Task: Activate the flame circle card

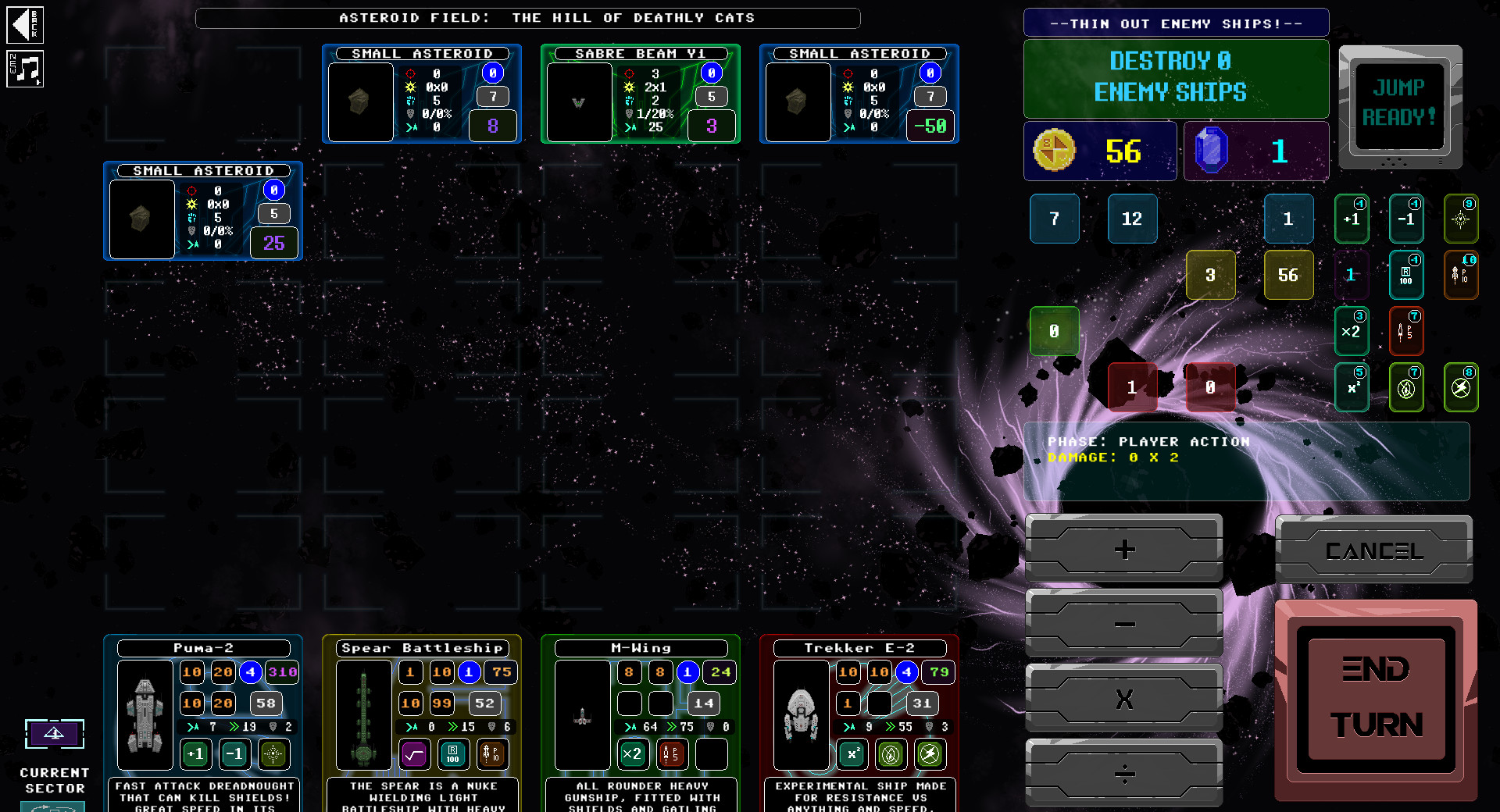Action: (x=1406, y=387)
